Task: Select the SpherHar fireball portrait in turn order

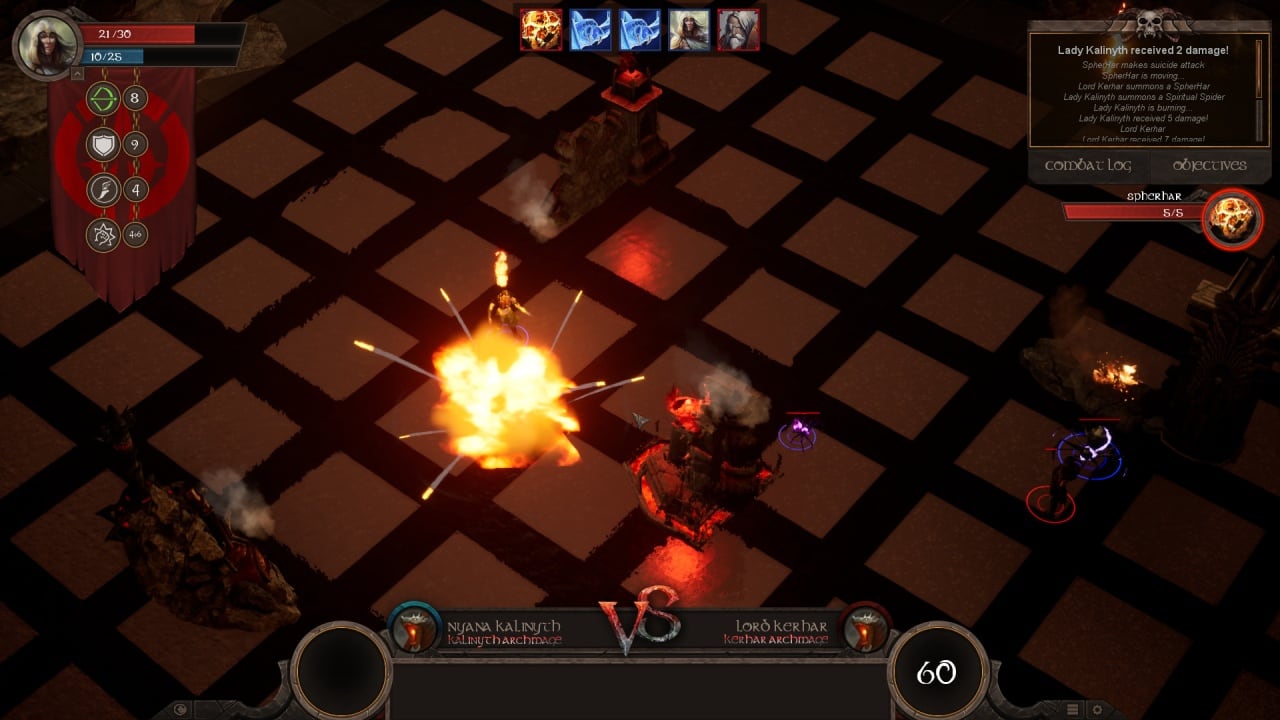Action: [540, 30]
